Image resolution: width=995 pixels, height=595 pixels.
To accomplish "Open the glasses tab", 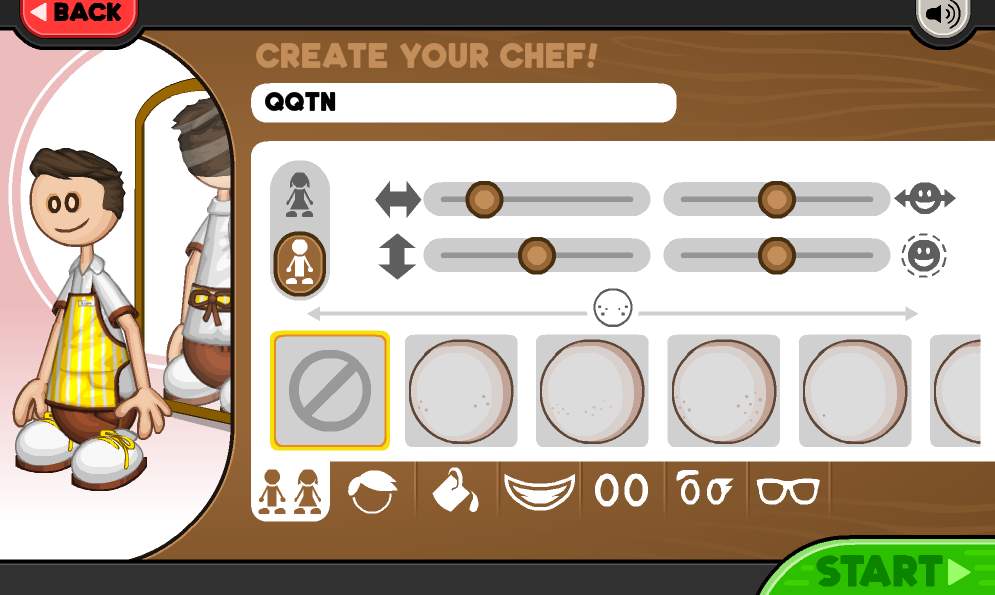I will pyautogui.click(x=788, y=491).
